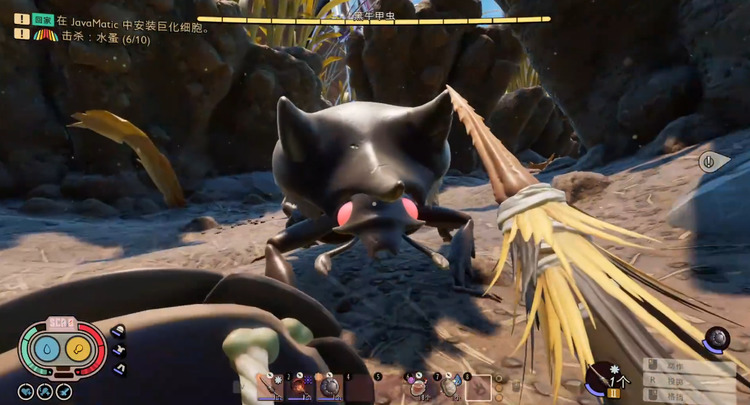Click the heart status effect icon
Screen dimensions: 750x405
(x=27, y=391)
